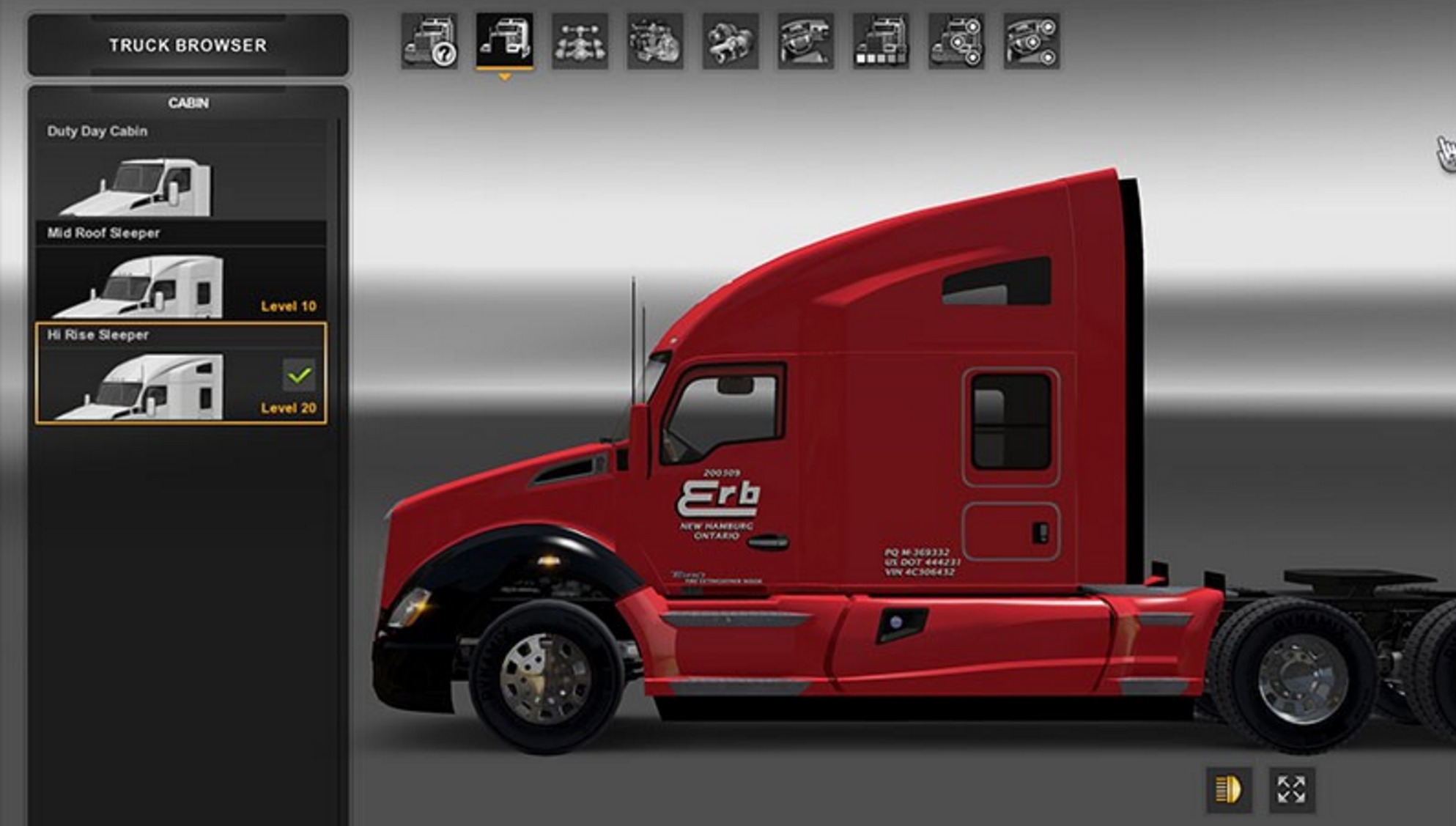
Task: Switch to the cabin selection tab
Action: [x=505, y=40]
